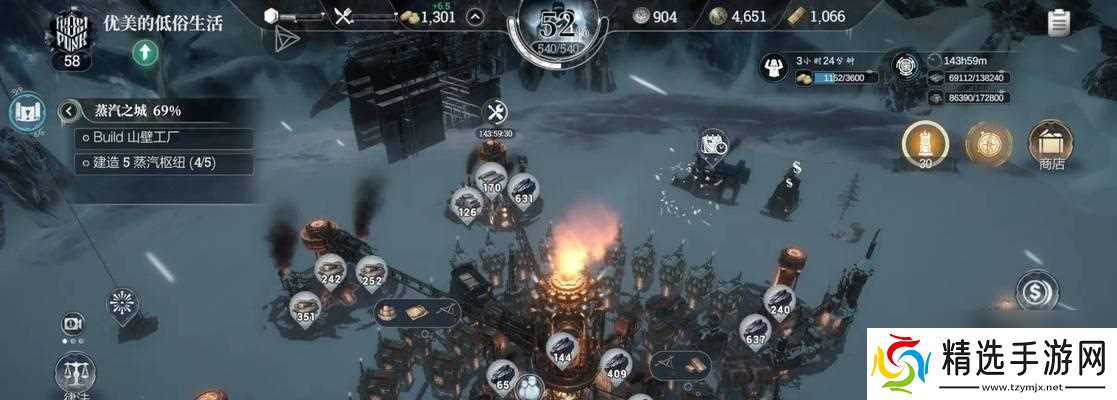The width and height of the screenshot is (1117, 400).
Task: Tap the green upgrade arrow icon
Action: 146,54
